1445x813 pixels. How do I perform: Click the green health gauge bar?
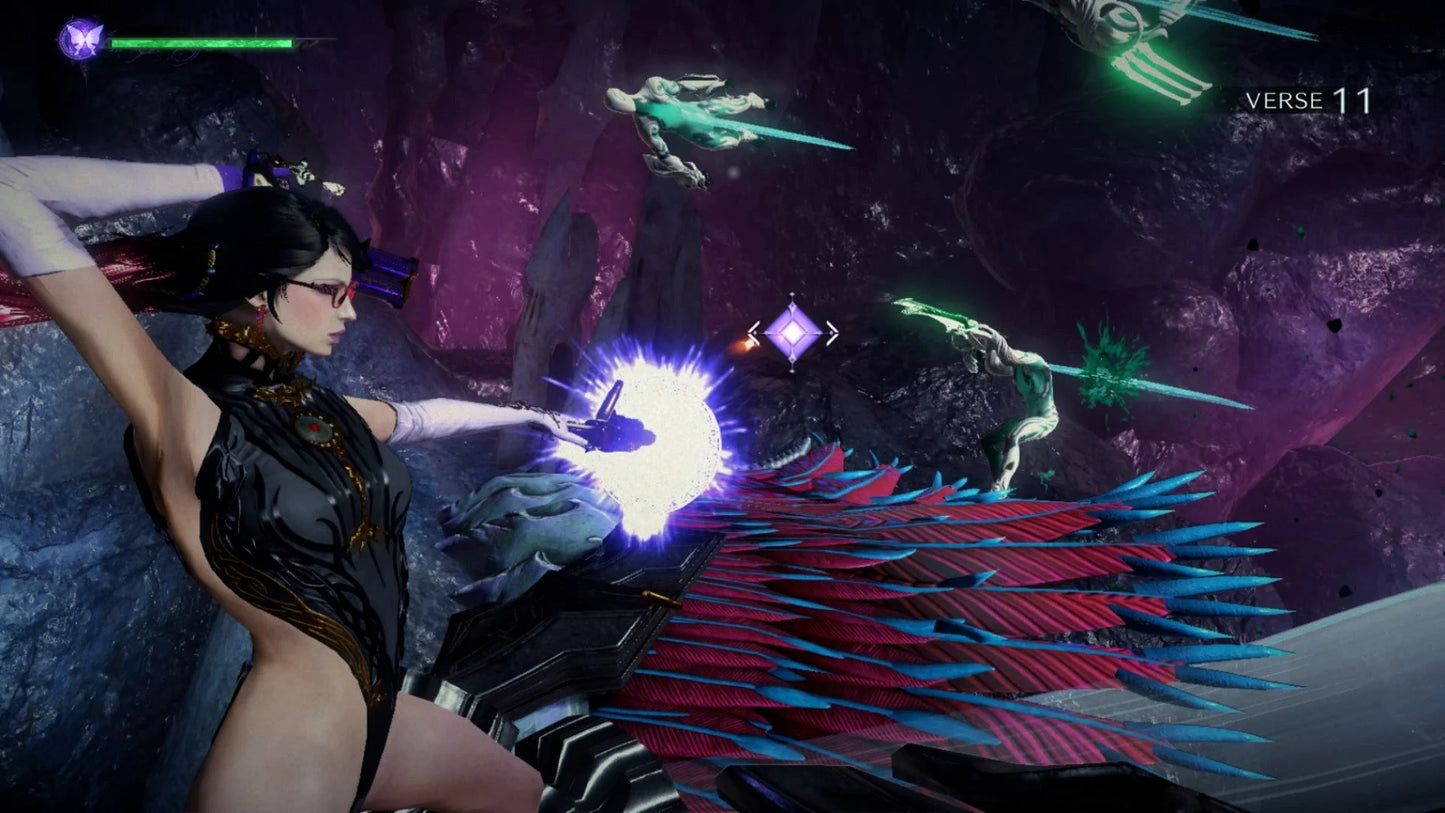pos(200,42)
